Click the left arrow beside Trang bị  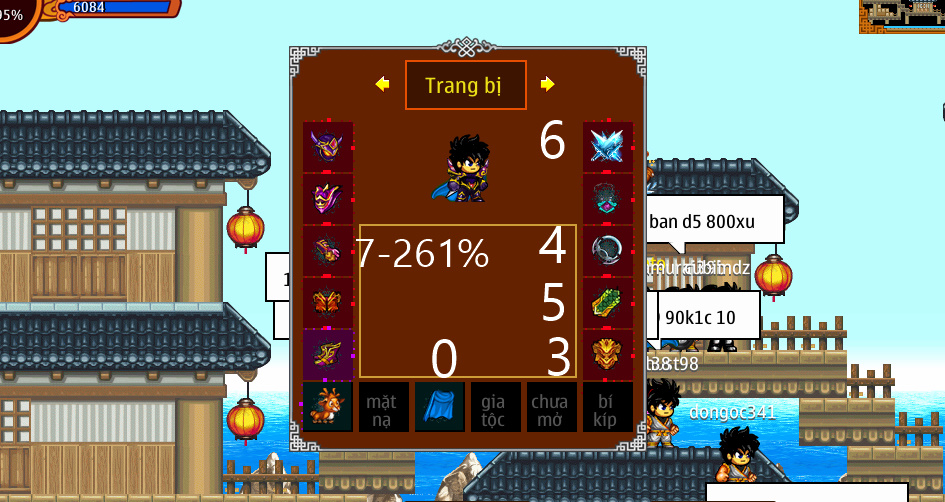pyautogui.click(x=382, y=84)
